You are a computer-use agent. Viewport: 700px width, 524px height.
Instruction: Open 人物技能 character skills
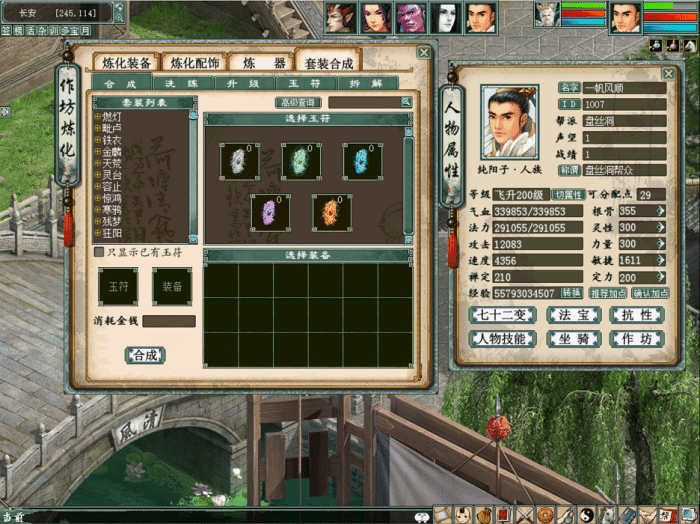[502, 338]
